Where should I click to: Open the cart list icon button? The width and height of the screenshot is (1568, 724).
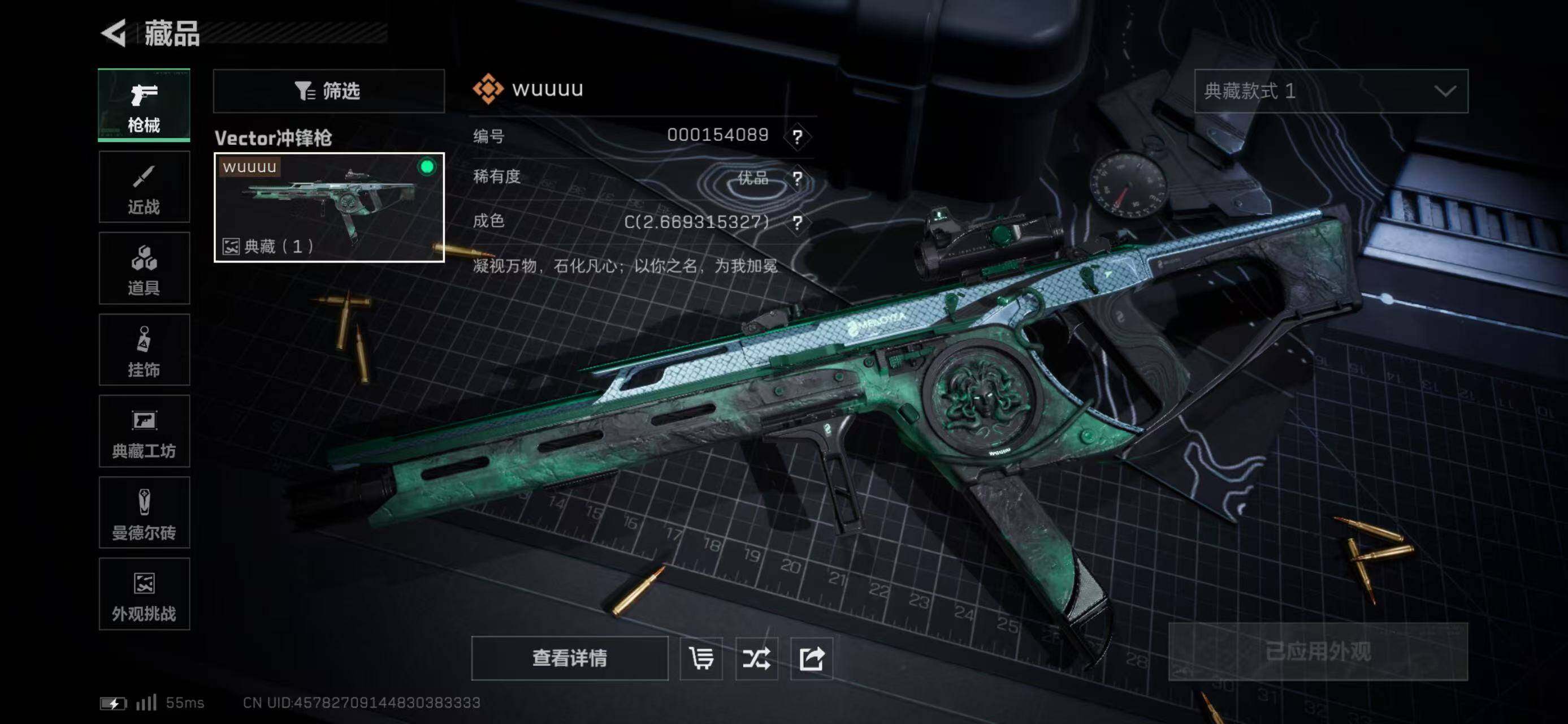coord(701,658)
